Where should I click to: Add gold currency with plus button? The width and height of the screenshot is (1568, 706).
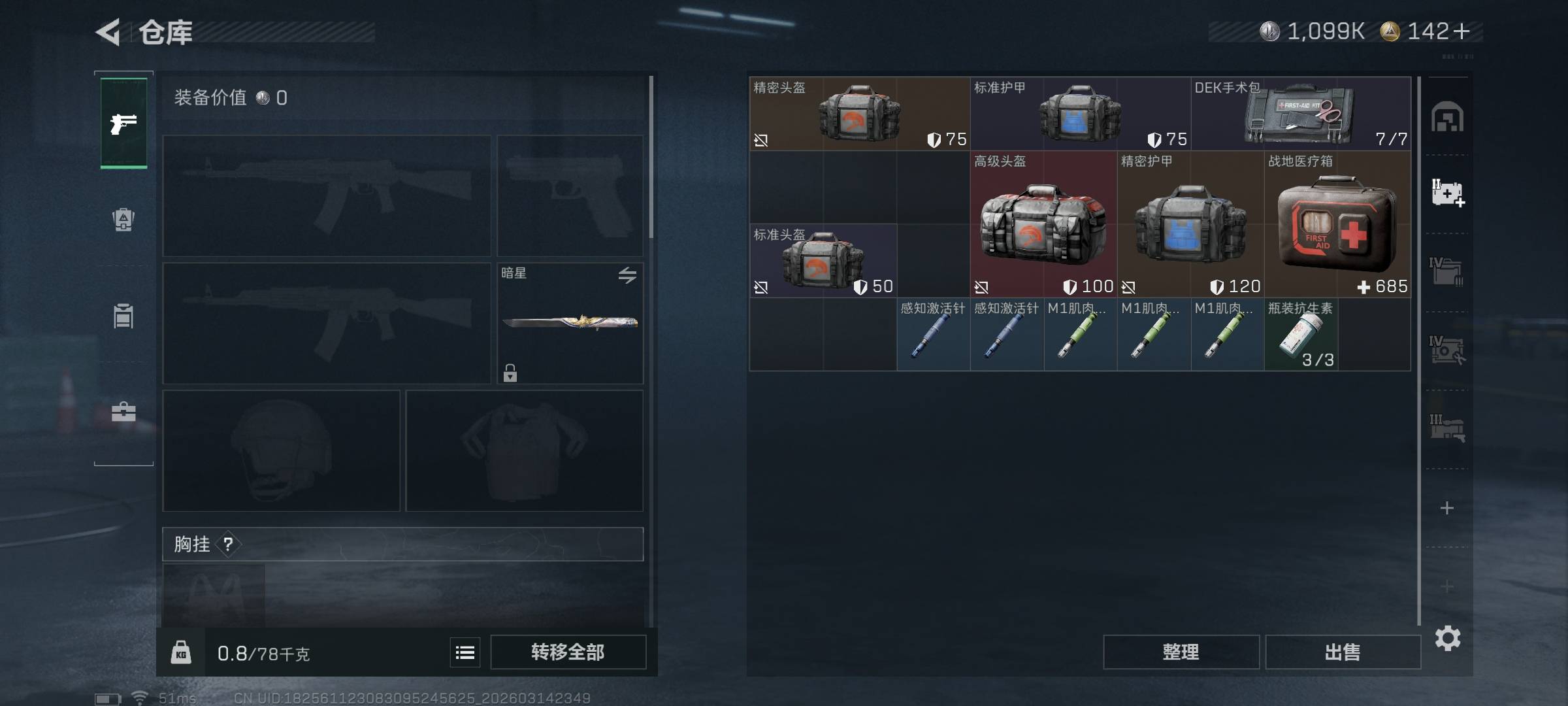click(x=1462, y=31)
